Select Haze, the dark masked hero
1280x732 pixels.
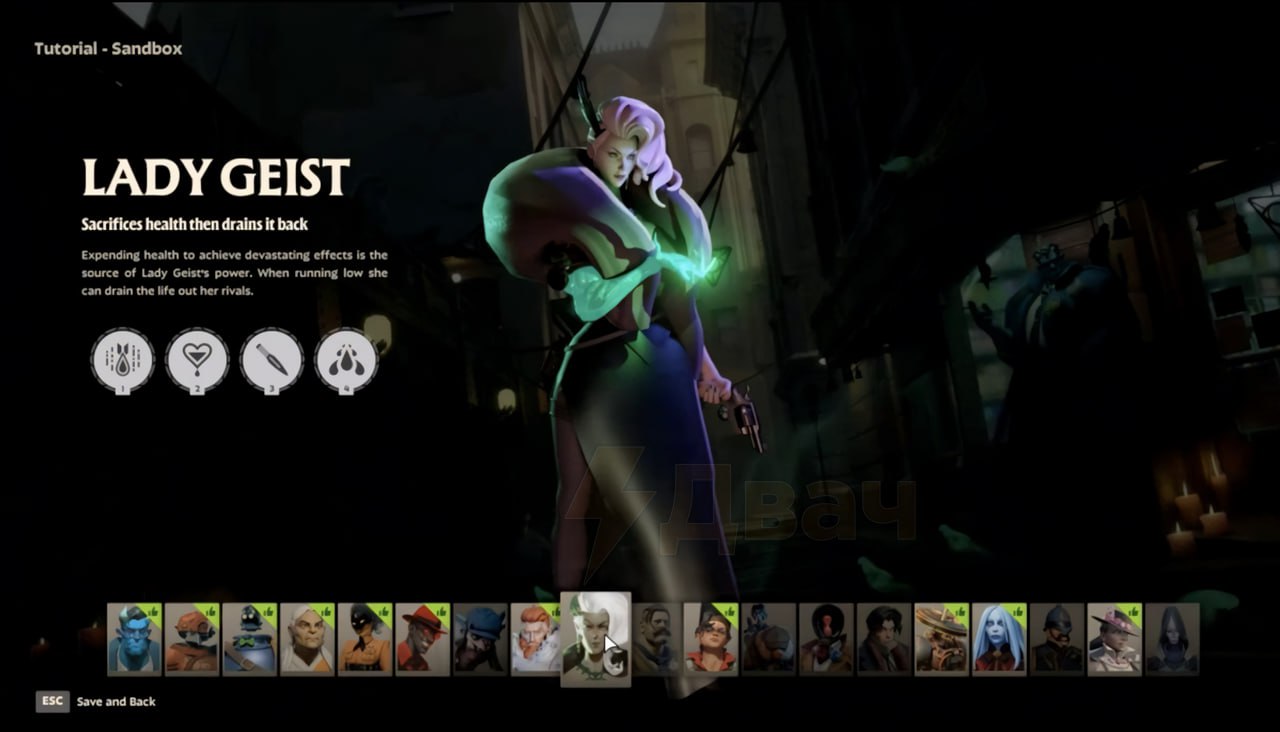click(x=364, y=638)
